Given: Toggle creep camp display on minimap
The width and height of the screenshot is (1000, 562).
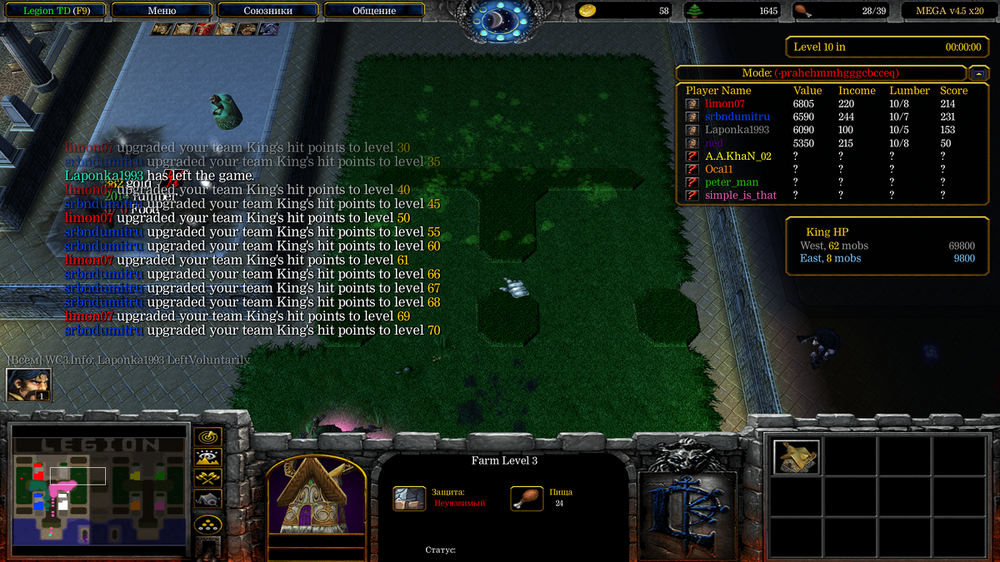Looking at the screenshot, I should [x=208, y=499].
